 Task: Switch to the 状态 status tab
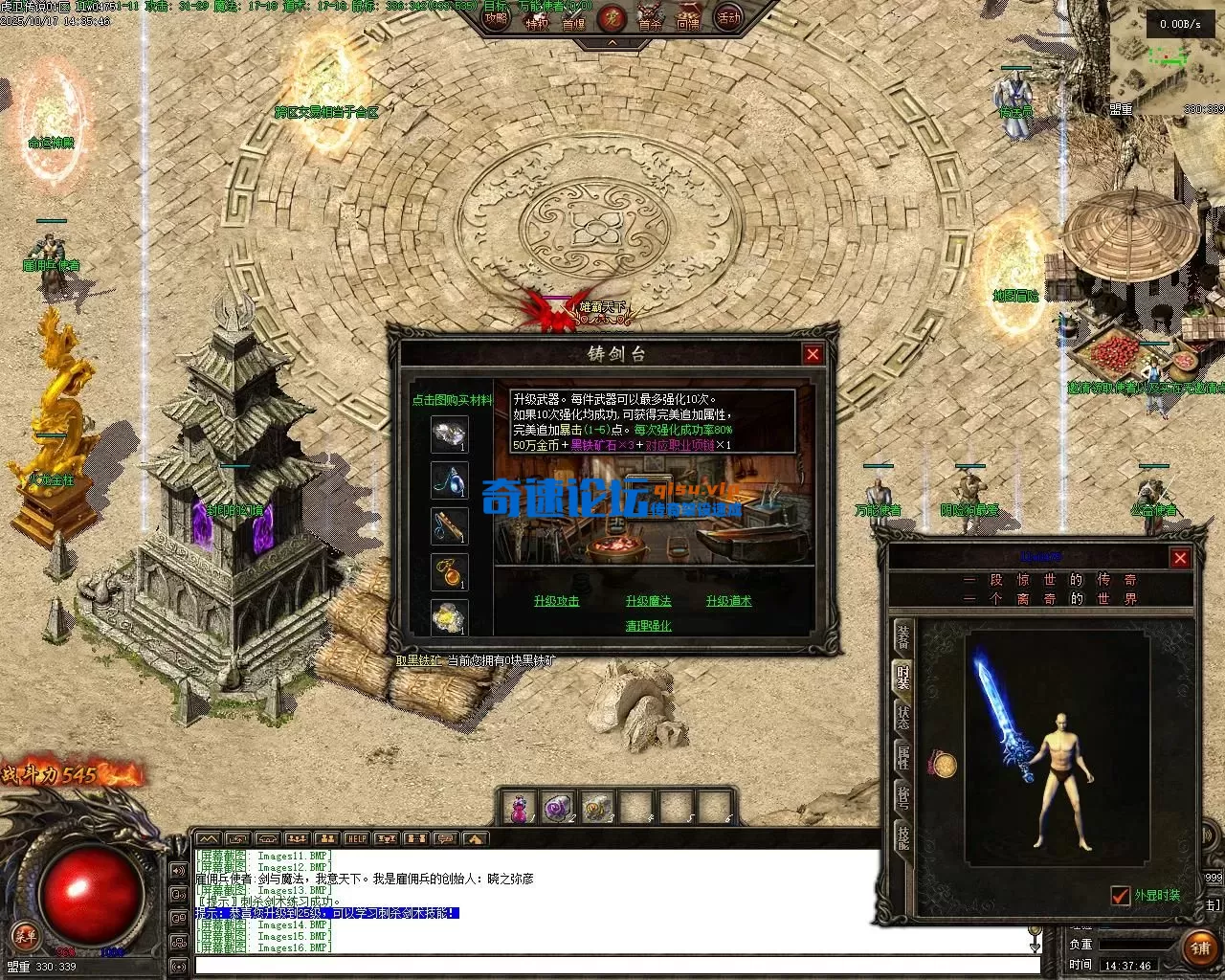click(x=902, y=718)
